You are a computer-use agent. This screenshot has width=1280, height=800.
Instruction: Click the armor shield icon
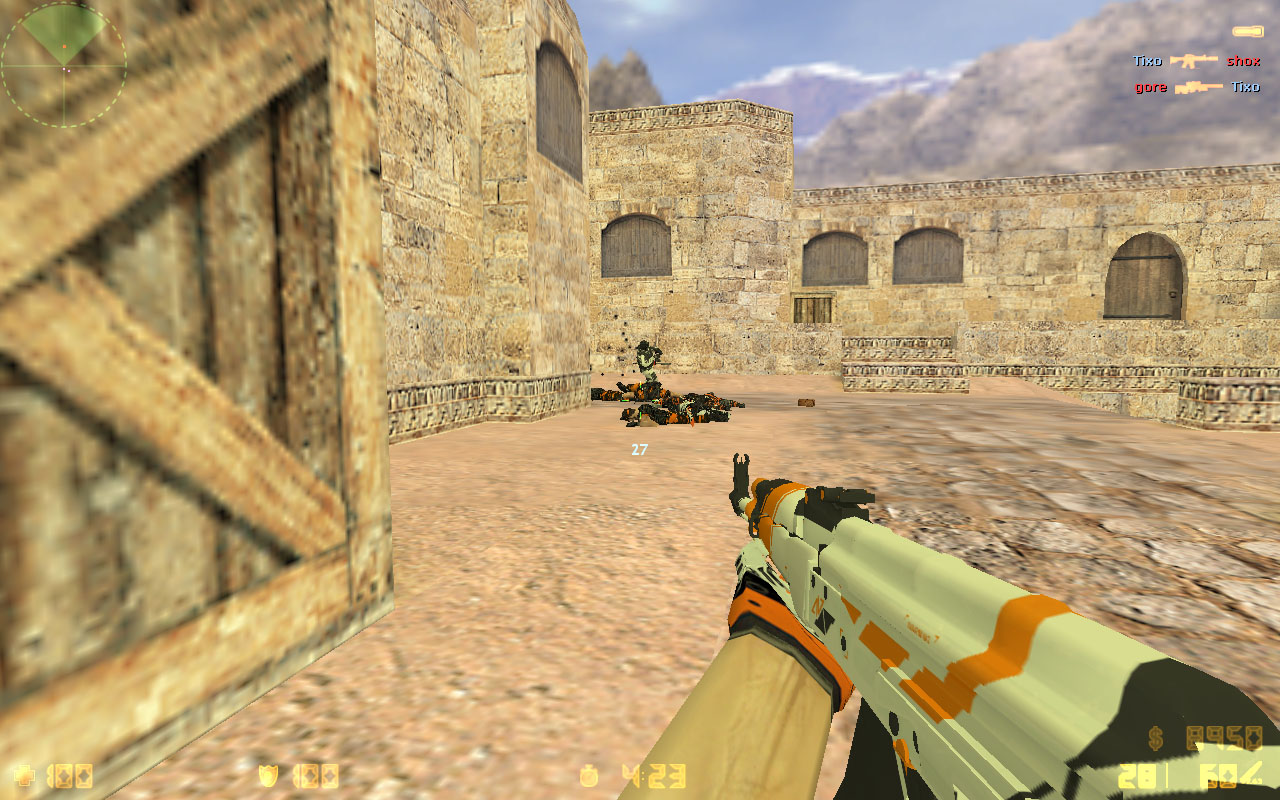(x=268, y=775)
